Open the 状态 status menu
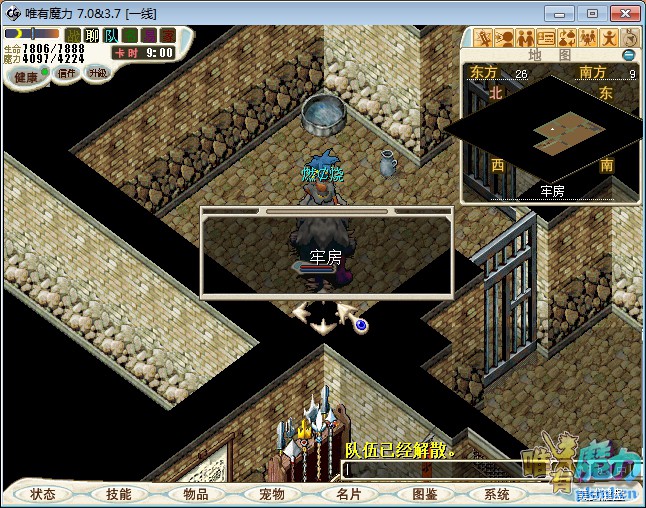 (43, 494)
